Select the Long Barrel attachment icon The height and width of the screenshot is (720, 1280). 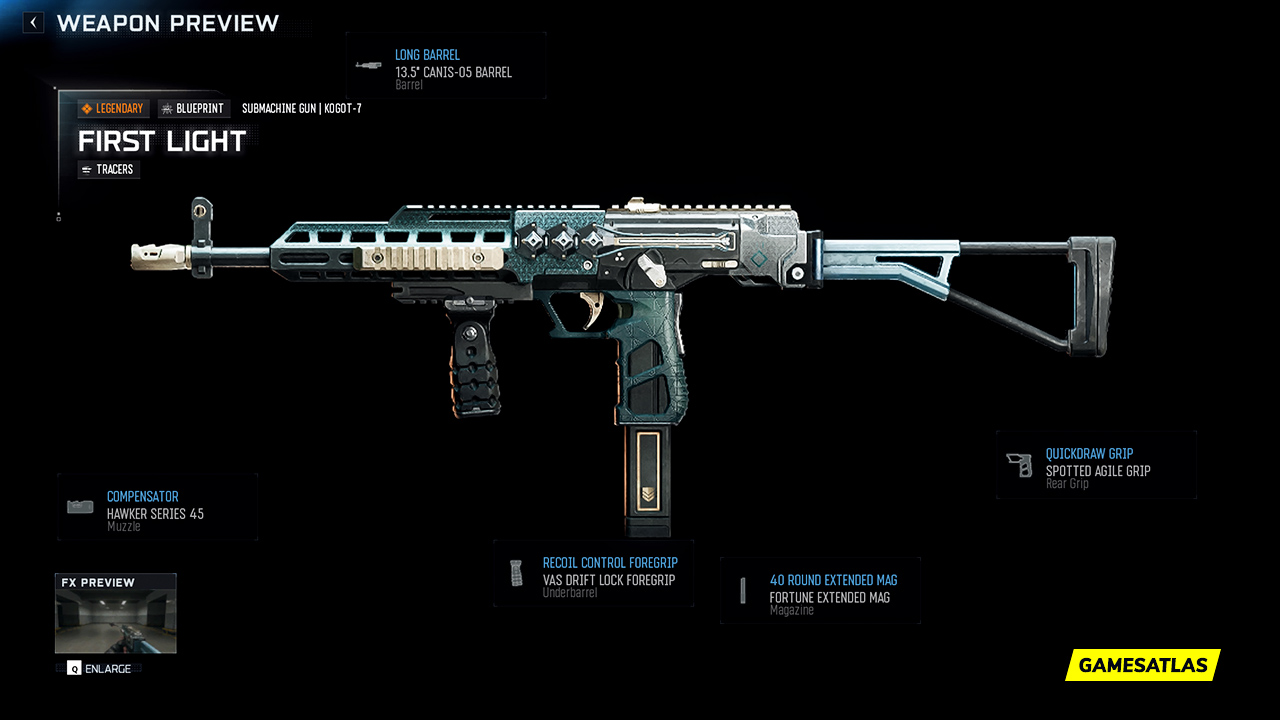[368, 67]
